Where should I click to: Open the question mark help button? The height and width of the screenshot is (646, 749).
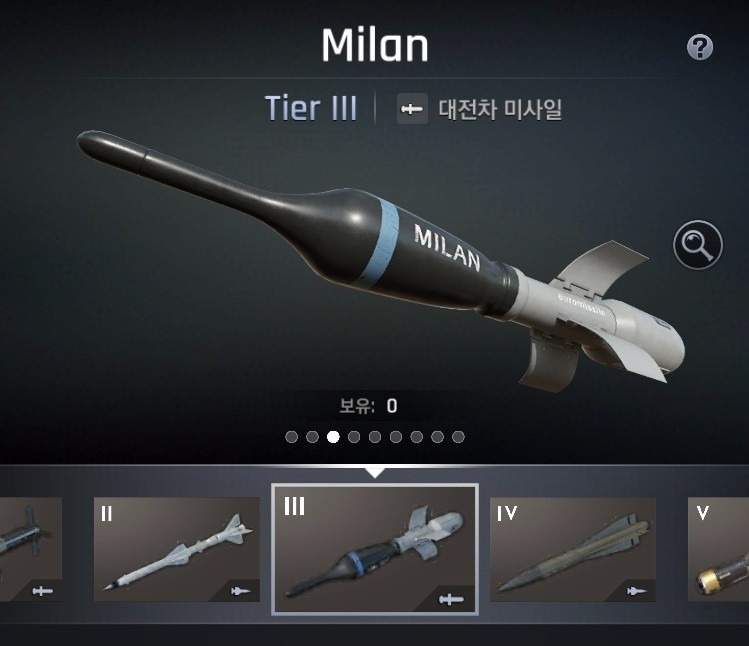pyautogui.click(x=700, y=47)
